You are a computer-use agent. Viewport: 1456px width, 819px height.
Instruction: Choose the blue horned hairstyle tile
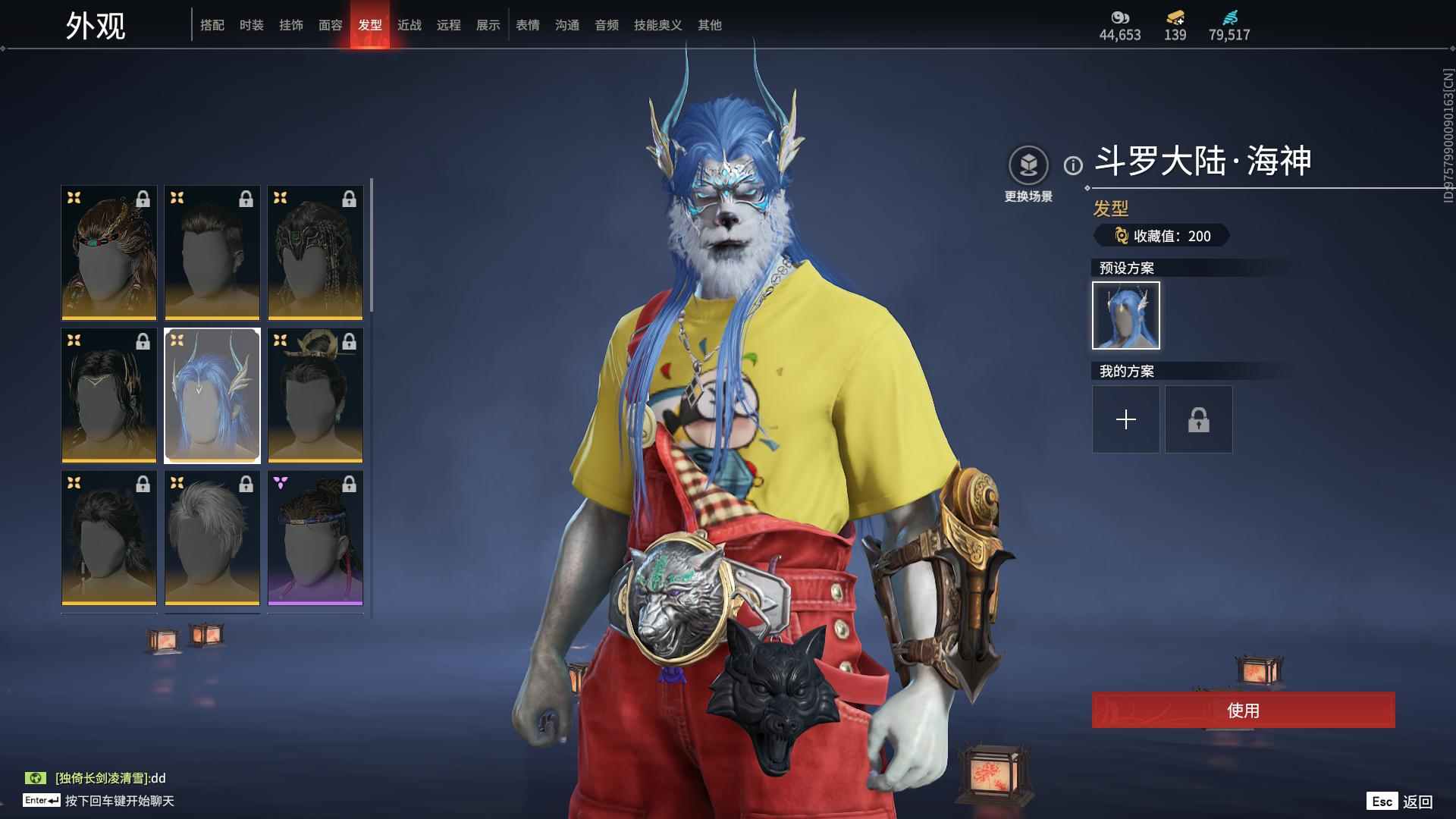[212, 395]
